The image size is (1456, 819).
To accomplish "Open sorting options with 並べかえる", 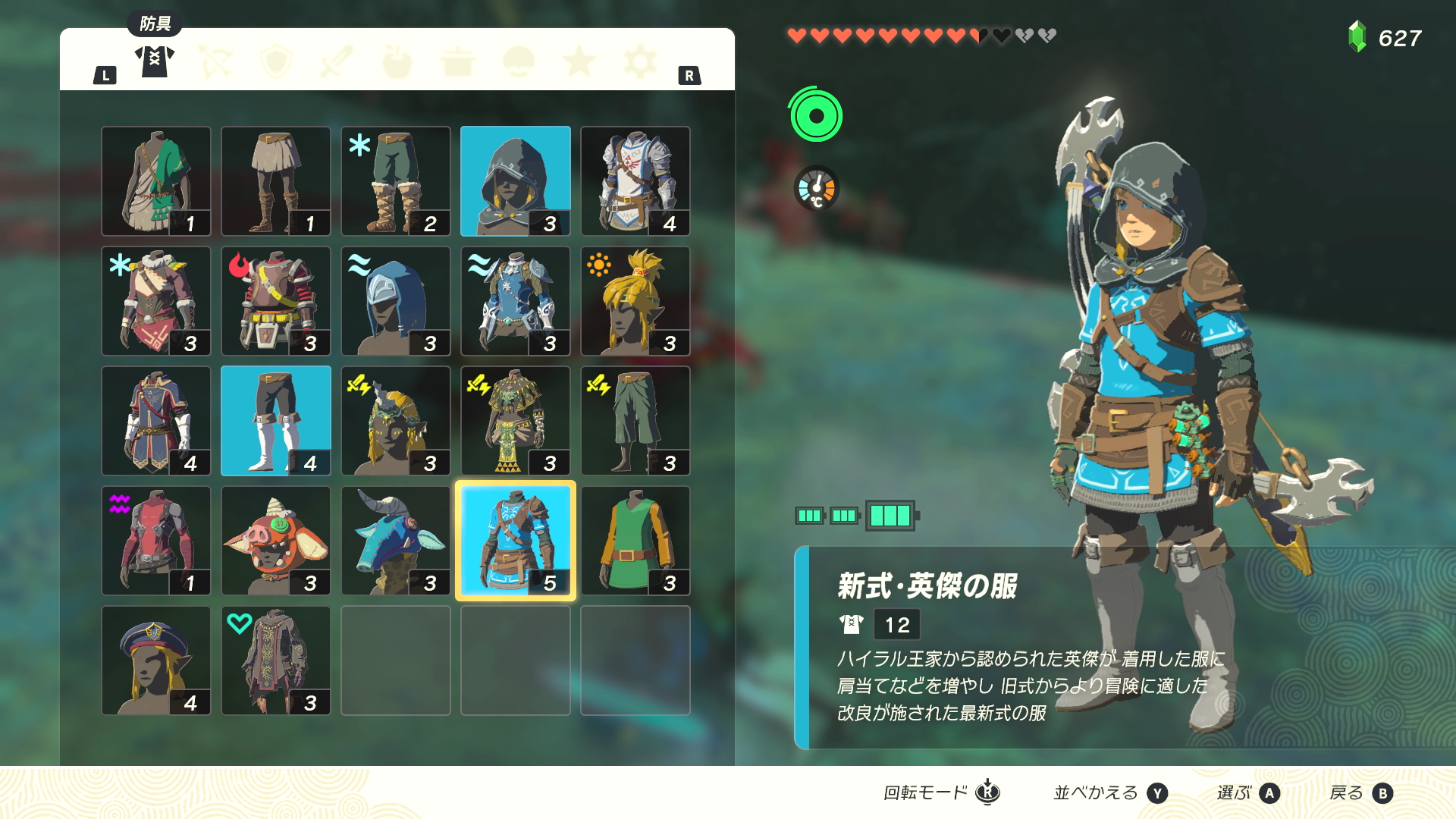I will click(x=1099, y=792).
